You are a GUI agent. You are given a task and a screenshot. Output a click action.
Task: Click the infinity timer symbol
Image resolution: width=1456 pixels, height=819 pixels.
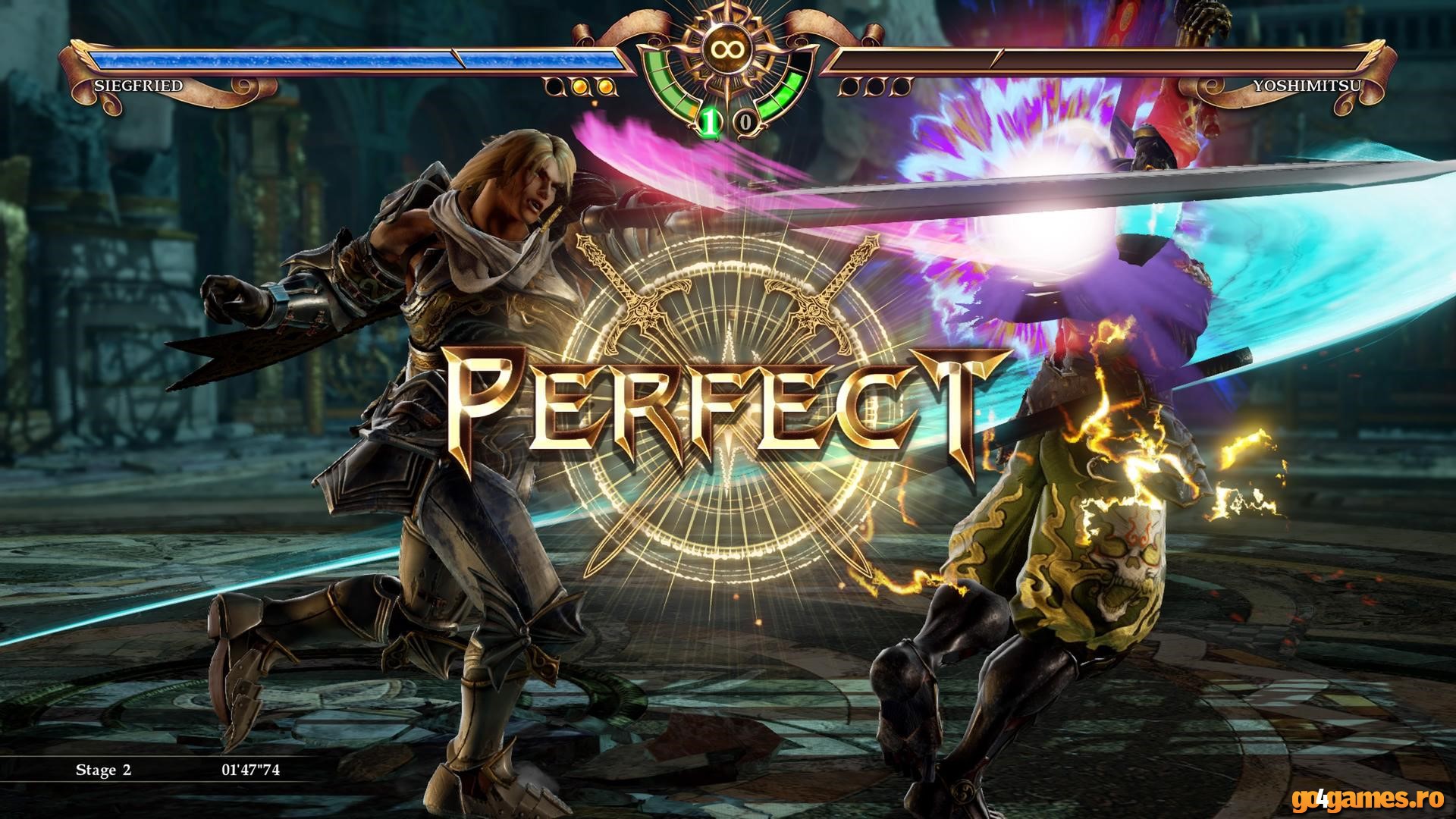point(728,49)
